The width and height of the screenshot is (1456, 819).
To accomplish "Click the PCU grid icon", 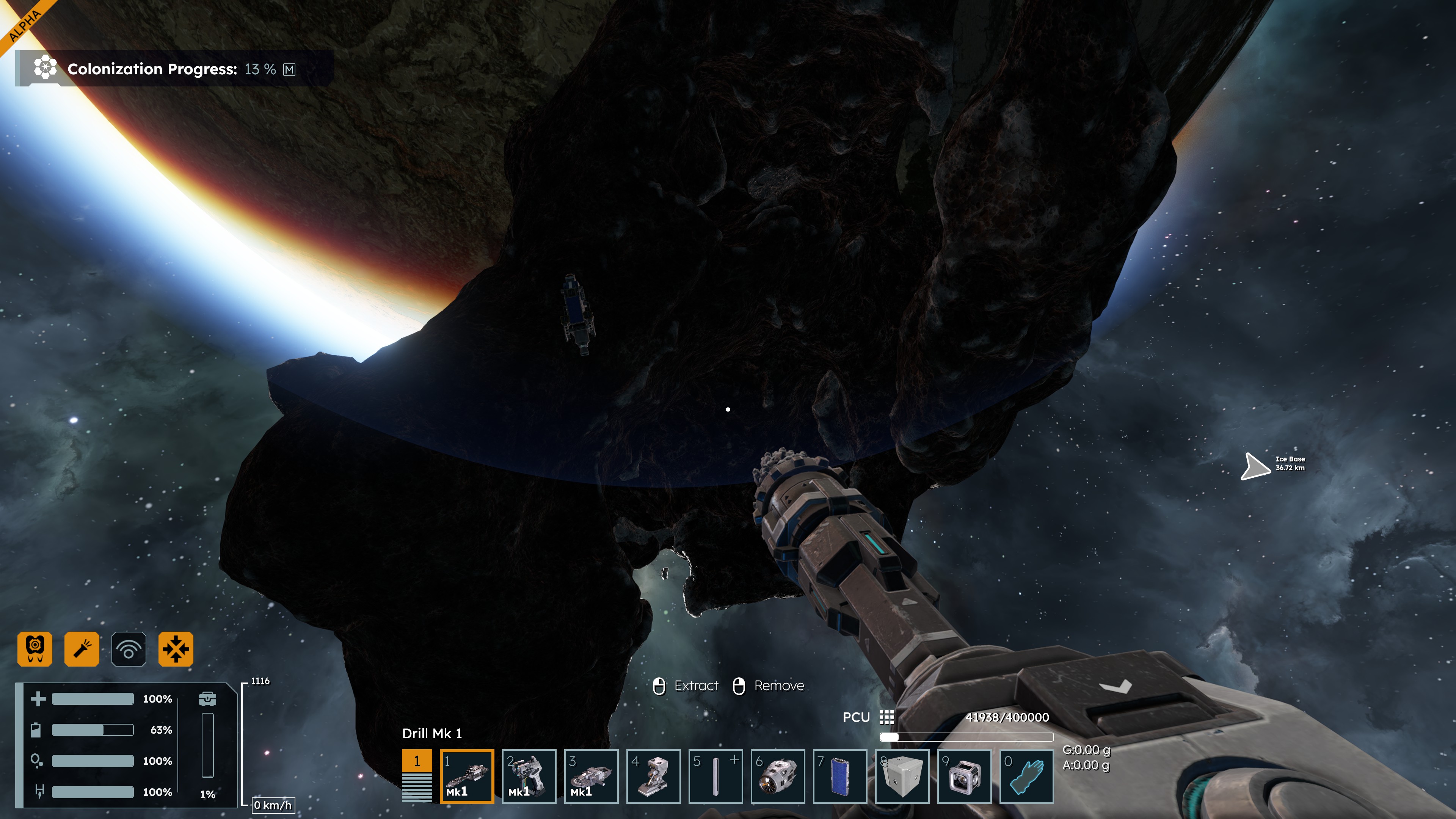I will pos(887,717).
